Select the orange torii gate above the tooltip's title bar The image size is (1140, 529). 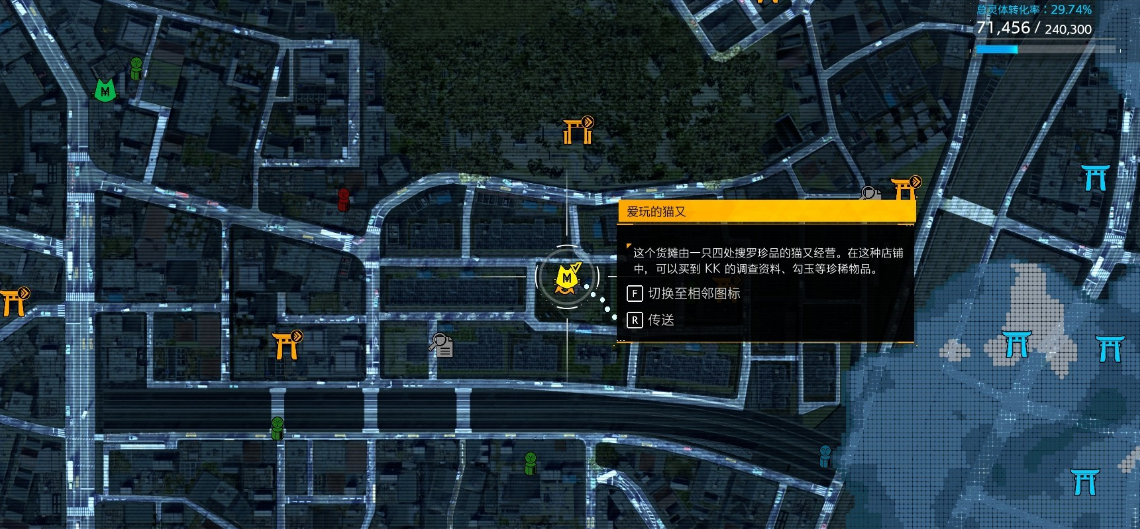click(x=904, y=186)
